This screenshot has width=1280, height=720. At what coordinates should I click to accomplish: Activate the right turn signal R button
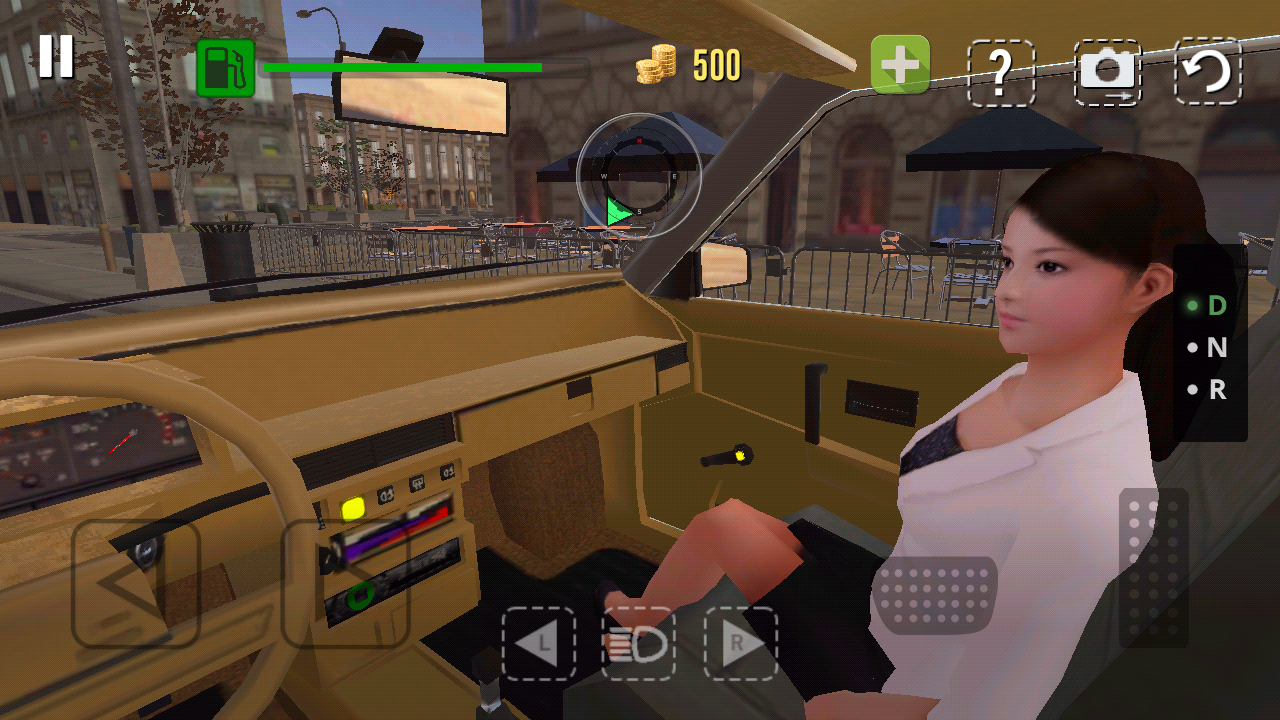click(740, 644)
